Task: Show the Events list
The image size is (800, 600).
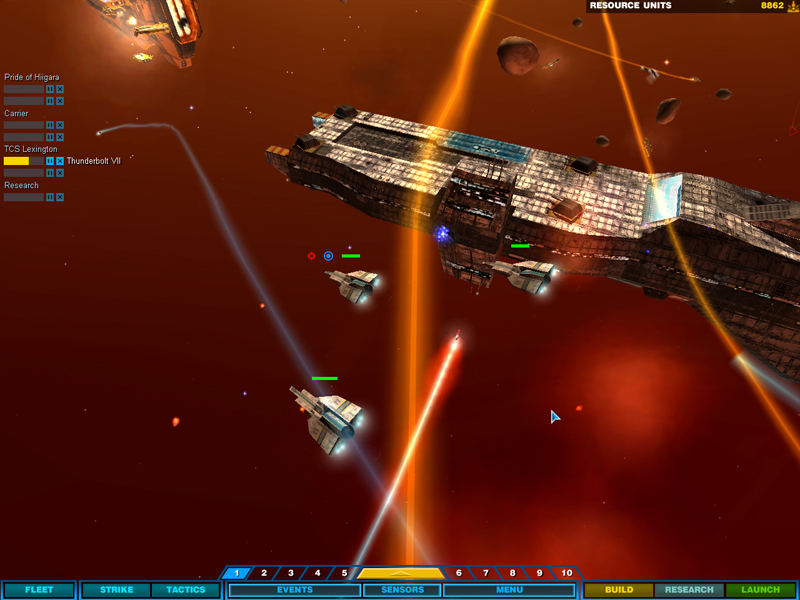Action: coord(295,590)
